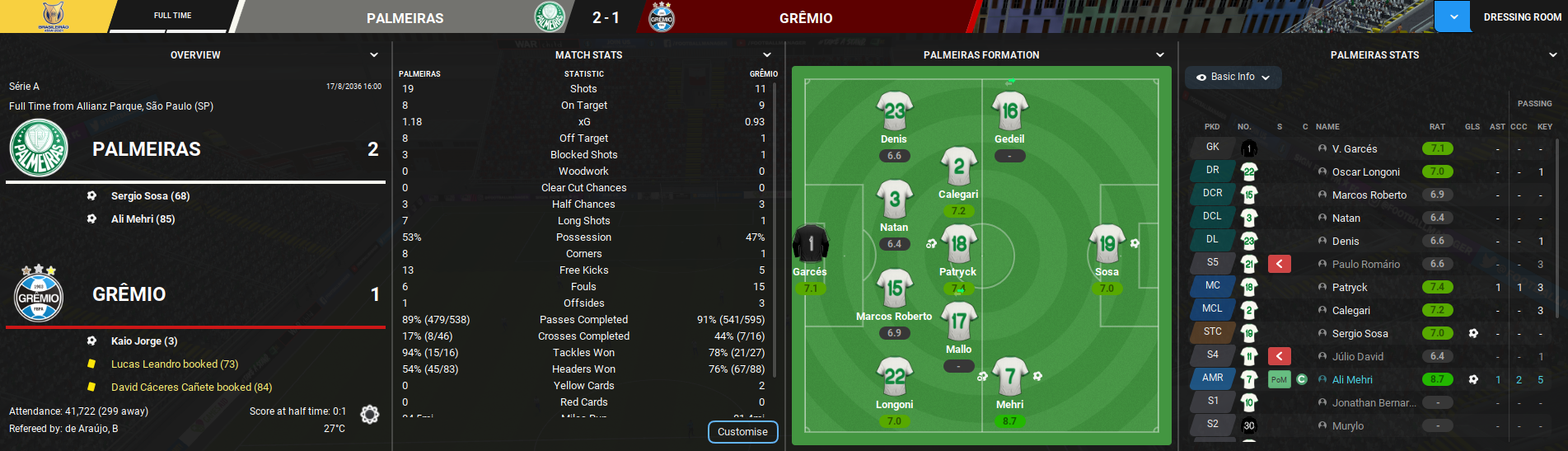Image resolution: width=1568 pixels, height=451 pixels.
Task: Customise the match stats list
Action: 742,432
